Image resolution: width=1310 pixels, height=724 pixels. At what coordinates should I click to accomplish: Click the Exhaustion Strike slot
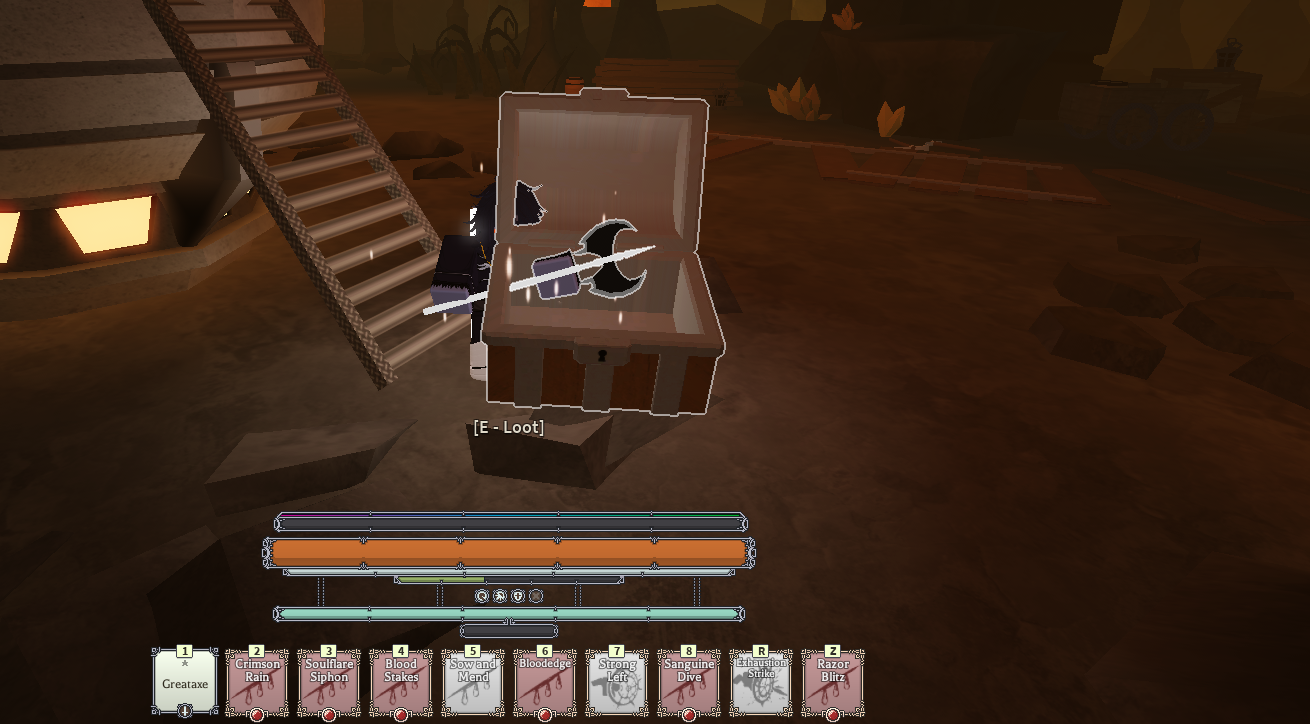click(x=761, y=682)
